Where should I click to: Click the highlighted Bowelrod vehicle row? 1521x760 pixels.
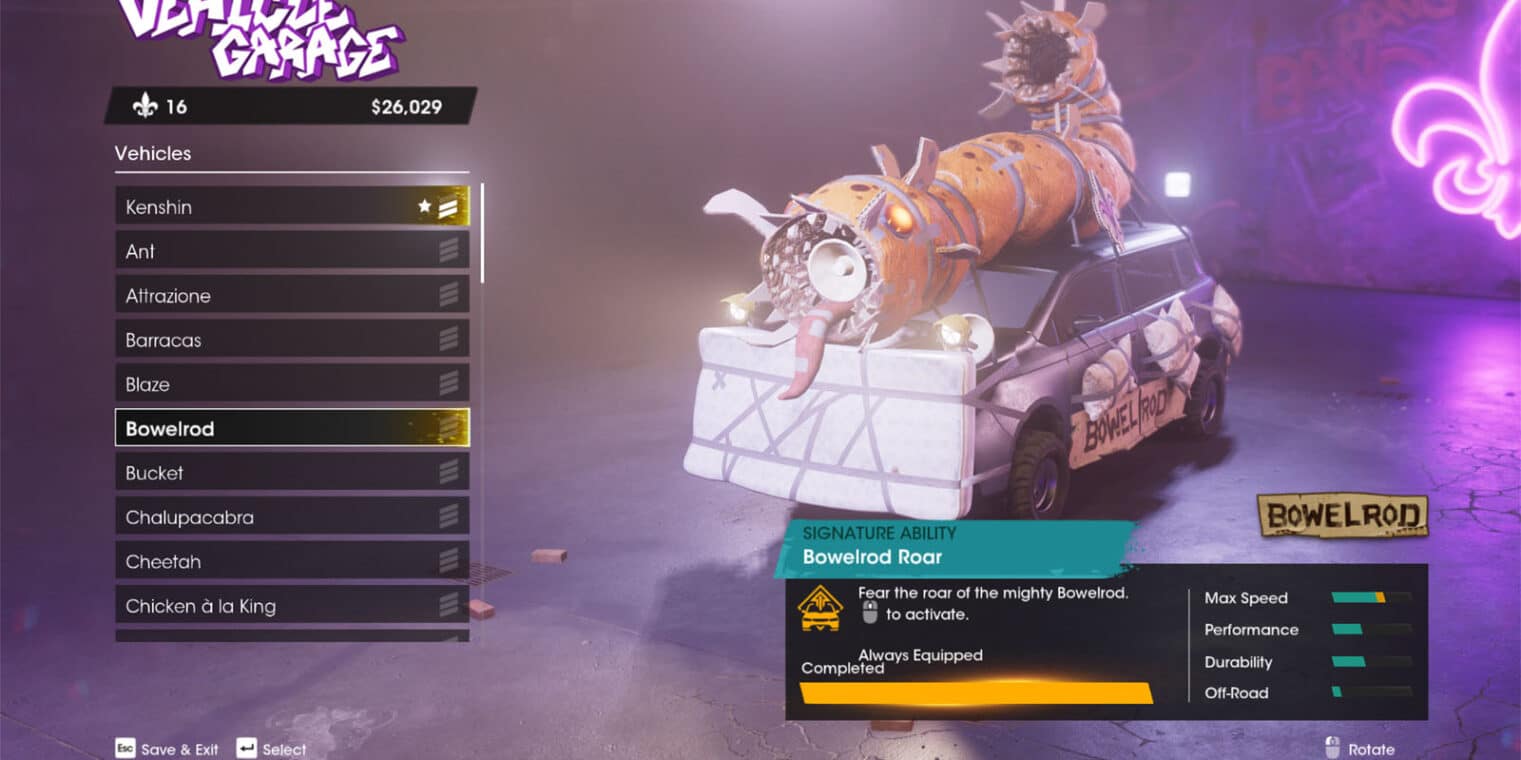click(291, 428)
